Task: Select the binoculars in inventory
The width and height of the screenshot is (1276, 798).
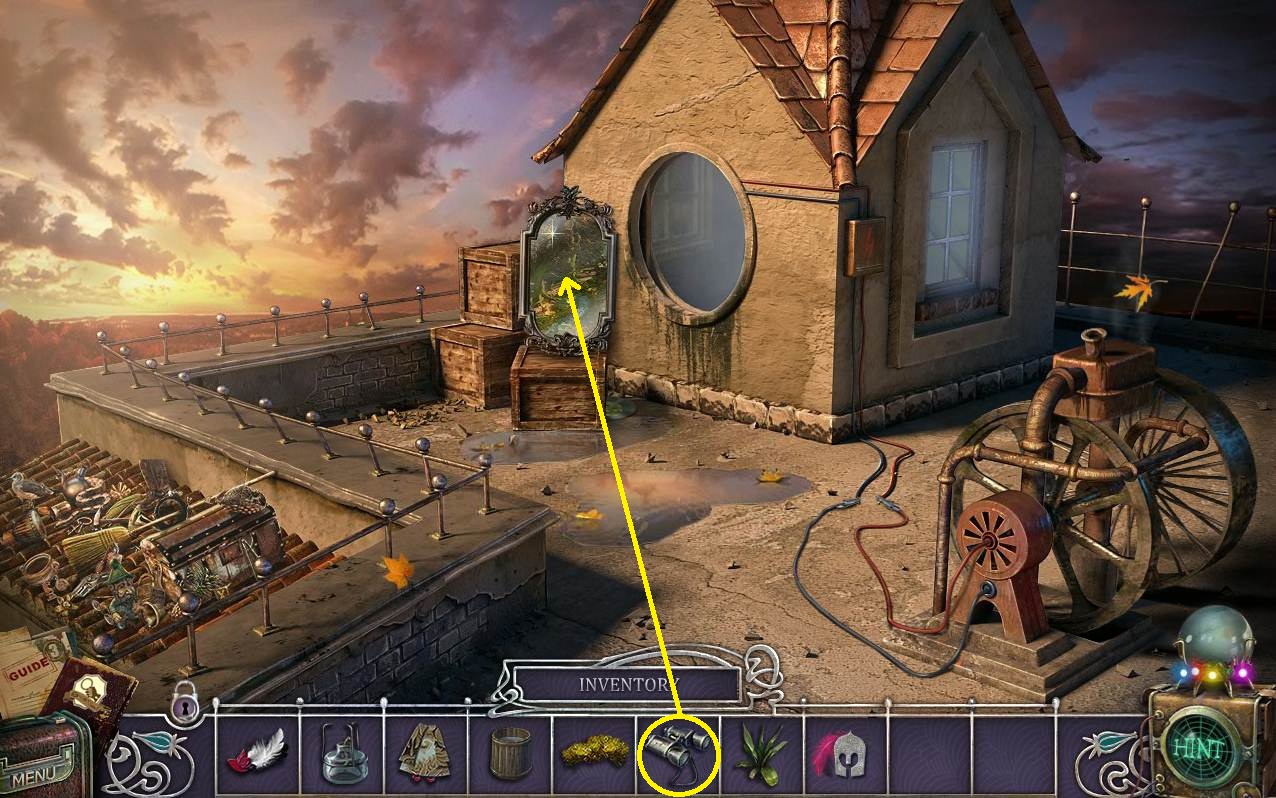Action: [678, 753]
